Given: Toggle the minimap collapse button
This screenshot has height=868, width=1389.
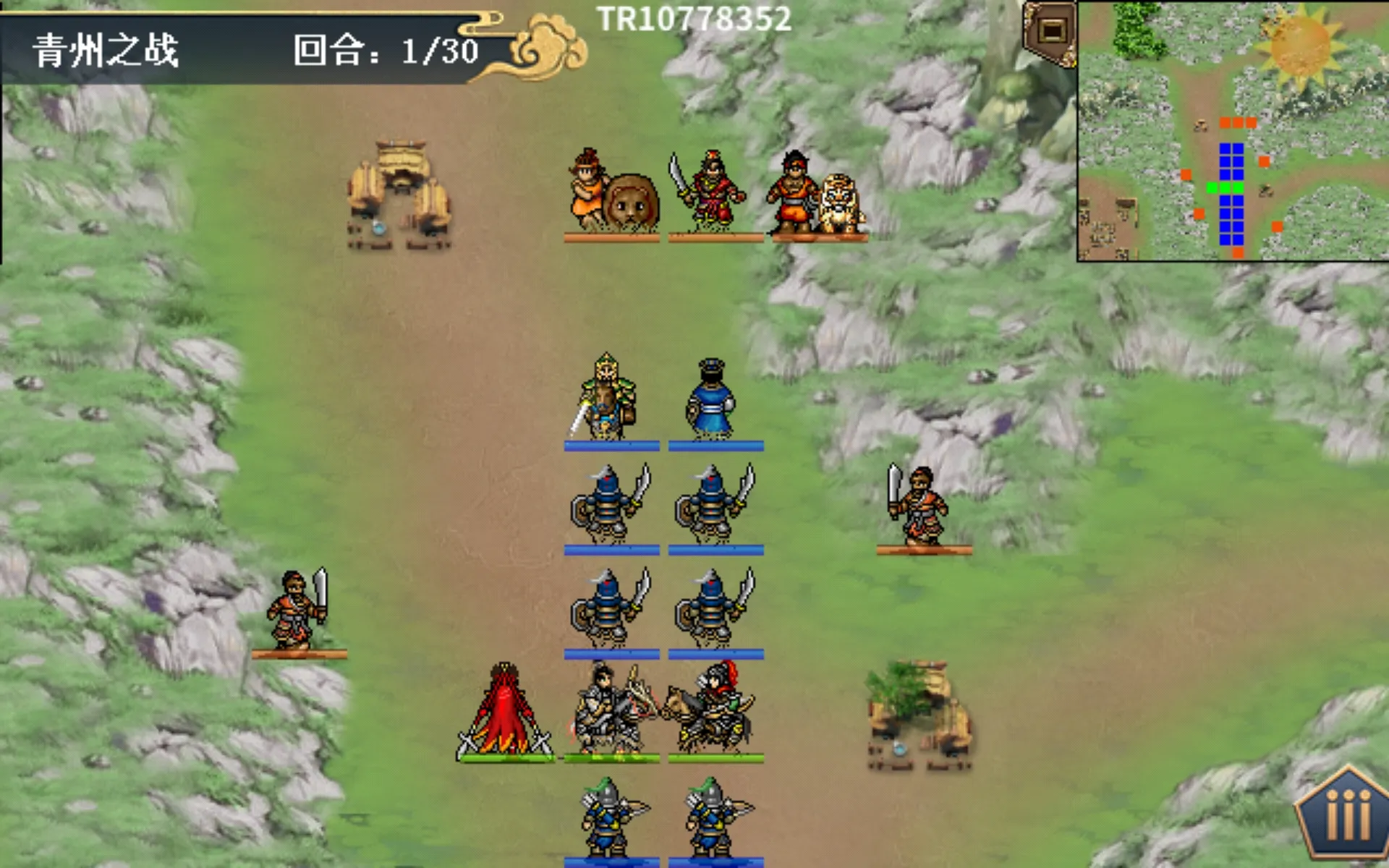Looking at the screenshot, I should 1051,32.
